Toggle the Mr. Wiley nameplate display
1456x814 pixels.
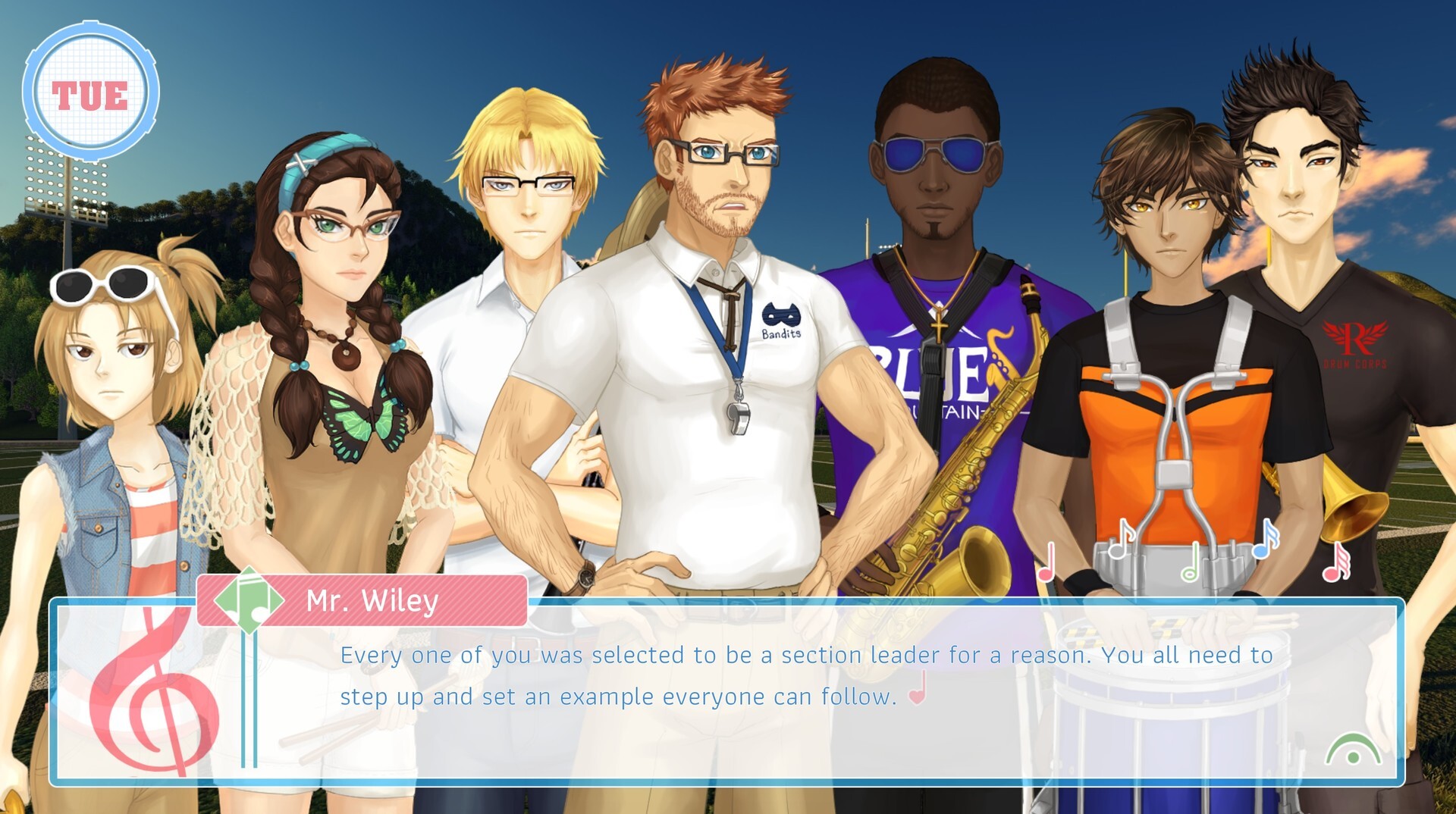(x=364, y=601)
